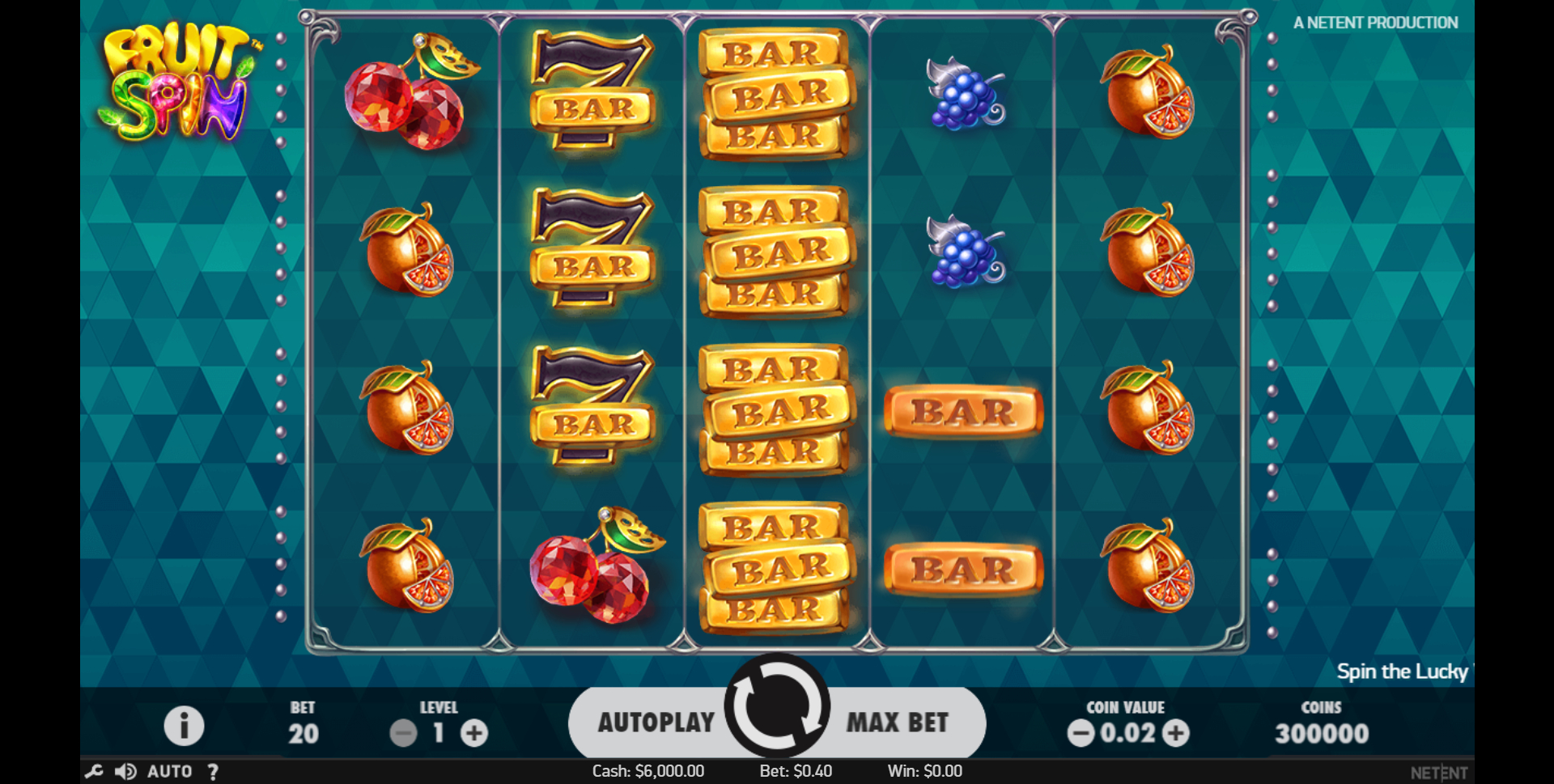The width and height of the screenshot is (1554, 784).
Task: Increase the bet level
Action: click(474, 734)
